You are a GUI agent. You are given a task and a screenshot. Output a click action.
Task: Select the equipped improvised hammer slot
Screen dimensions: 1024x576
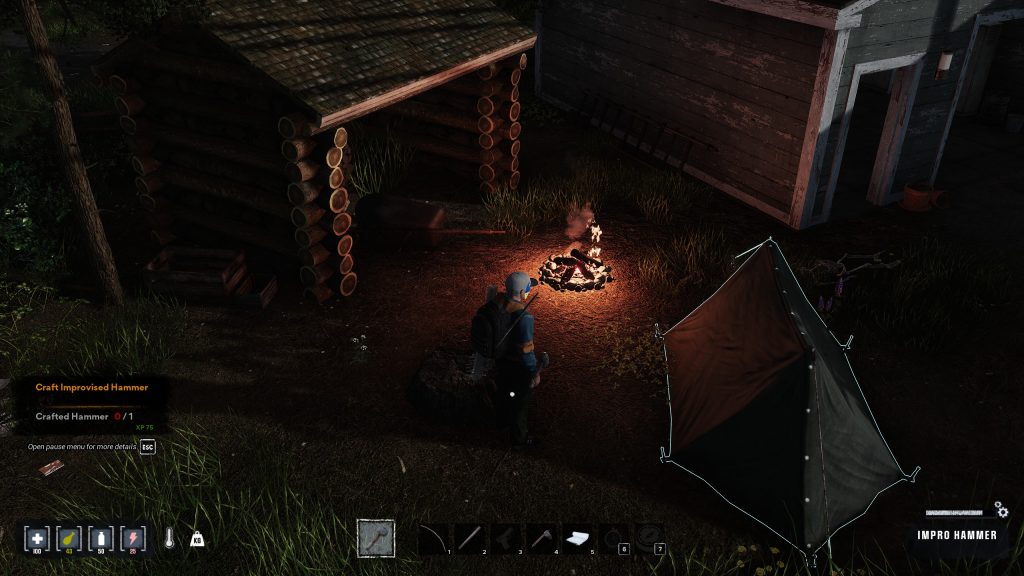(x=376, y=538)
